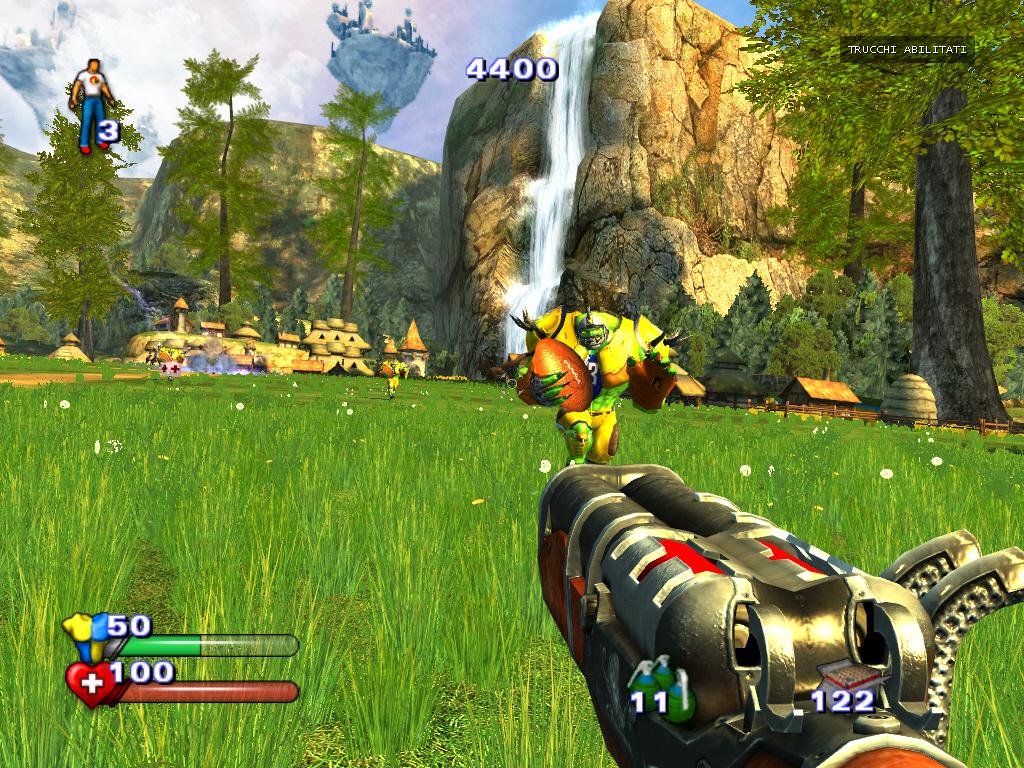The image size is (1024, 768).
Task: Select the armor vest icon
Action: click(84, 636)
